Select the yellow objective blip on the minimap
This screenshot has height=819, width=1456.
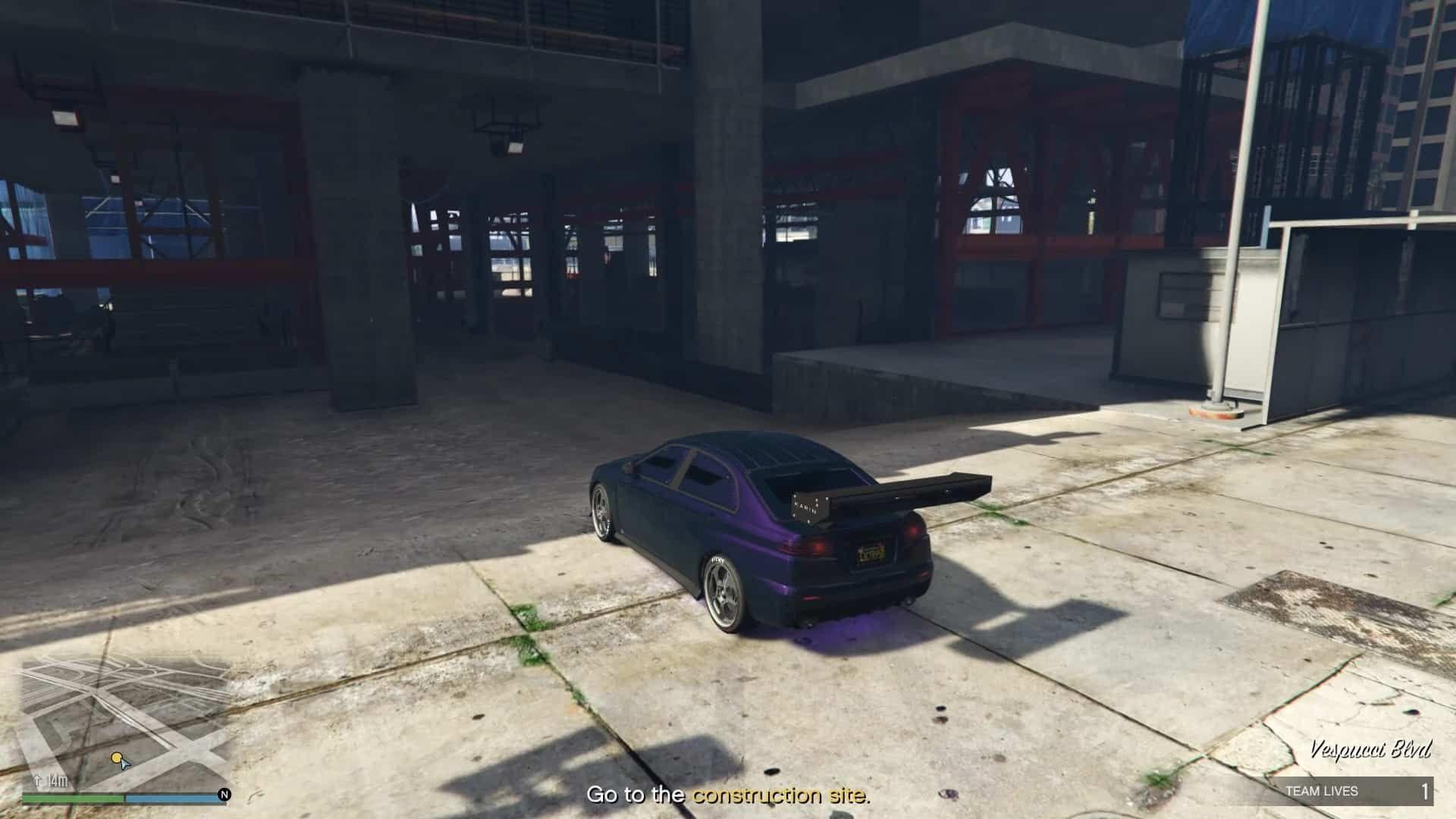[116, 758]
